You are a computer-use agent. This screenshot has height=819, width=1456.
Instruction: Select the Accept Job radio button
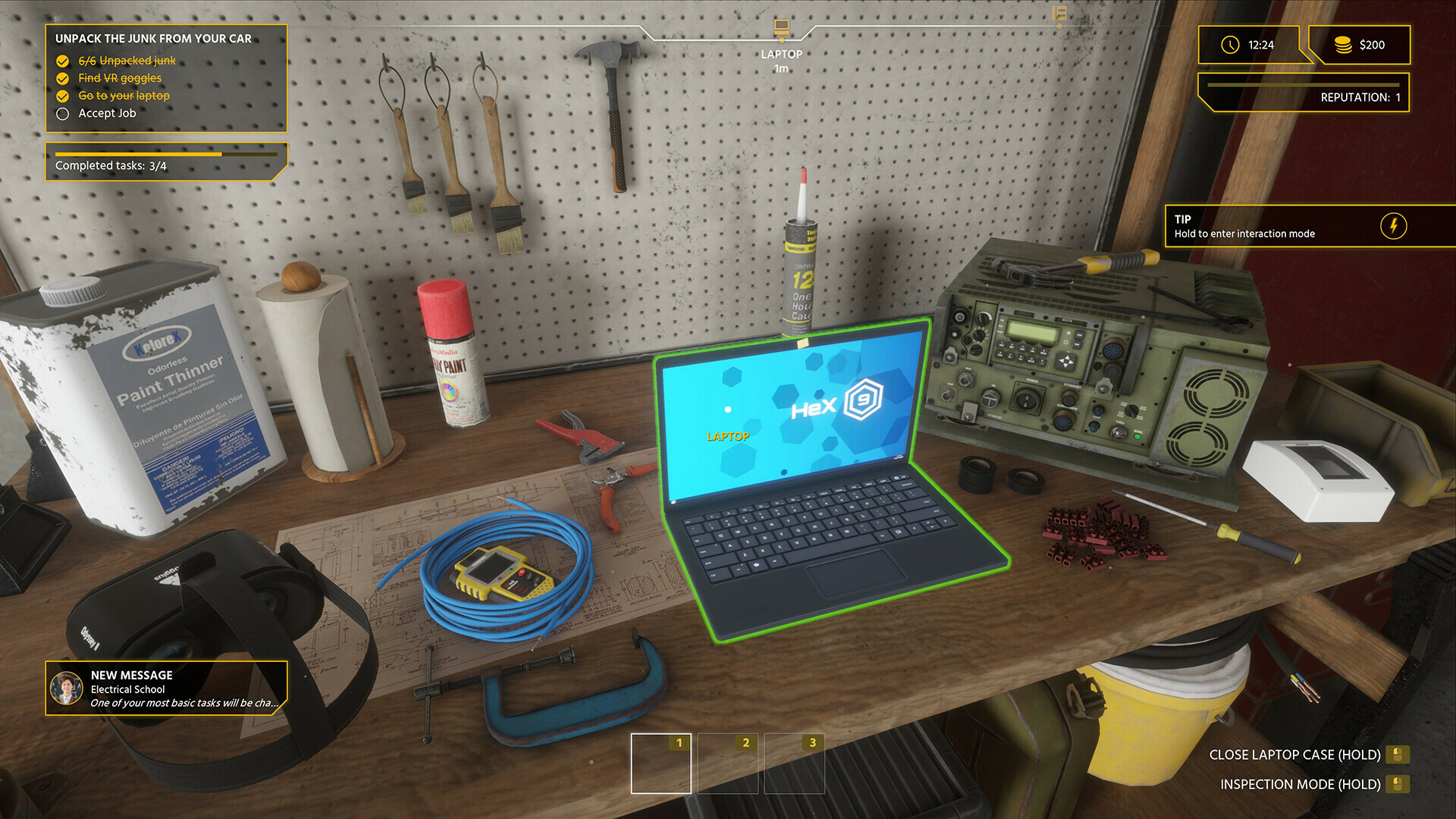pos(62,113)
